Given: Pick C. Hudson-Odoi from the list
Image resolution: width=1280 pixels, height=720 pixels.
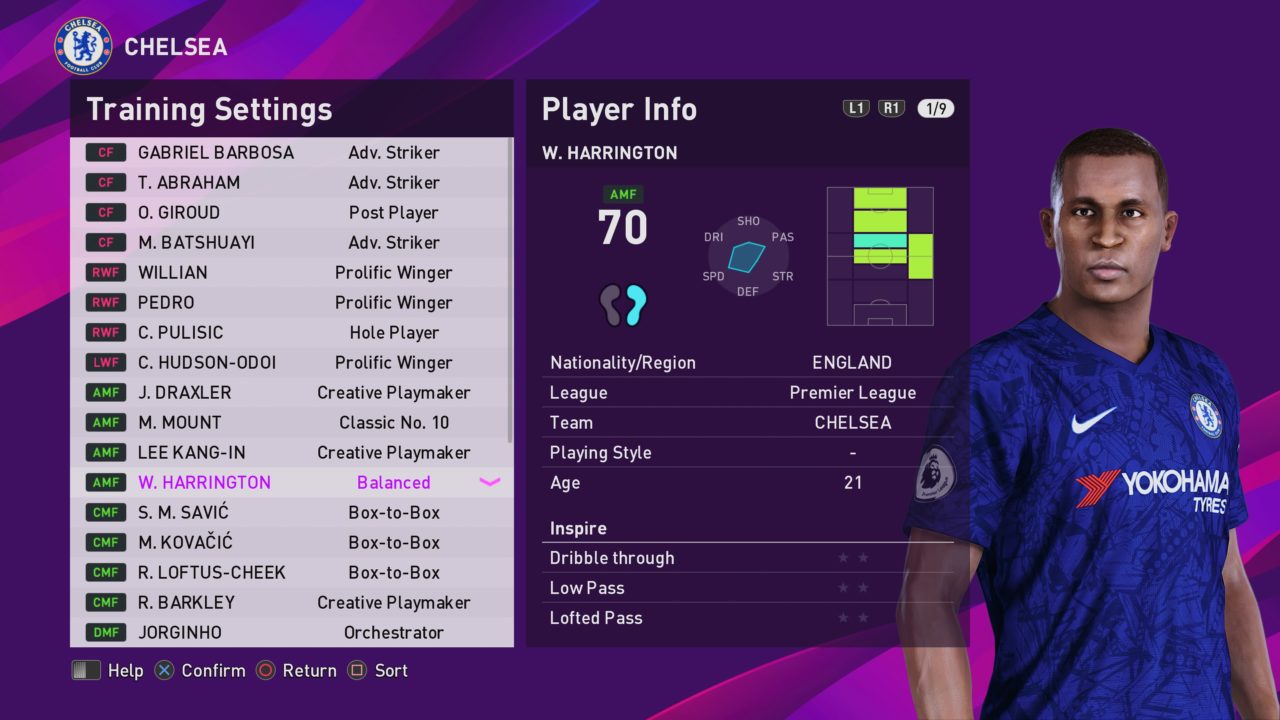Looking at the screenshot, I should click(x=290, y=363).
